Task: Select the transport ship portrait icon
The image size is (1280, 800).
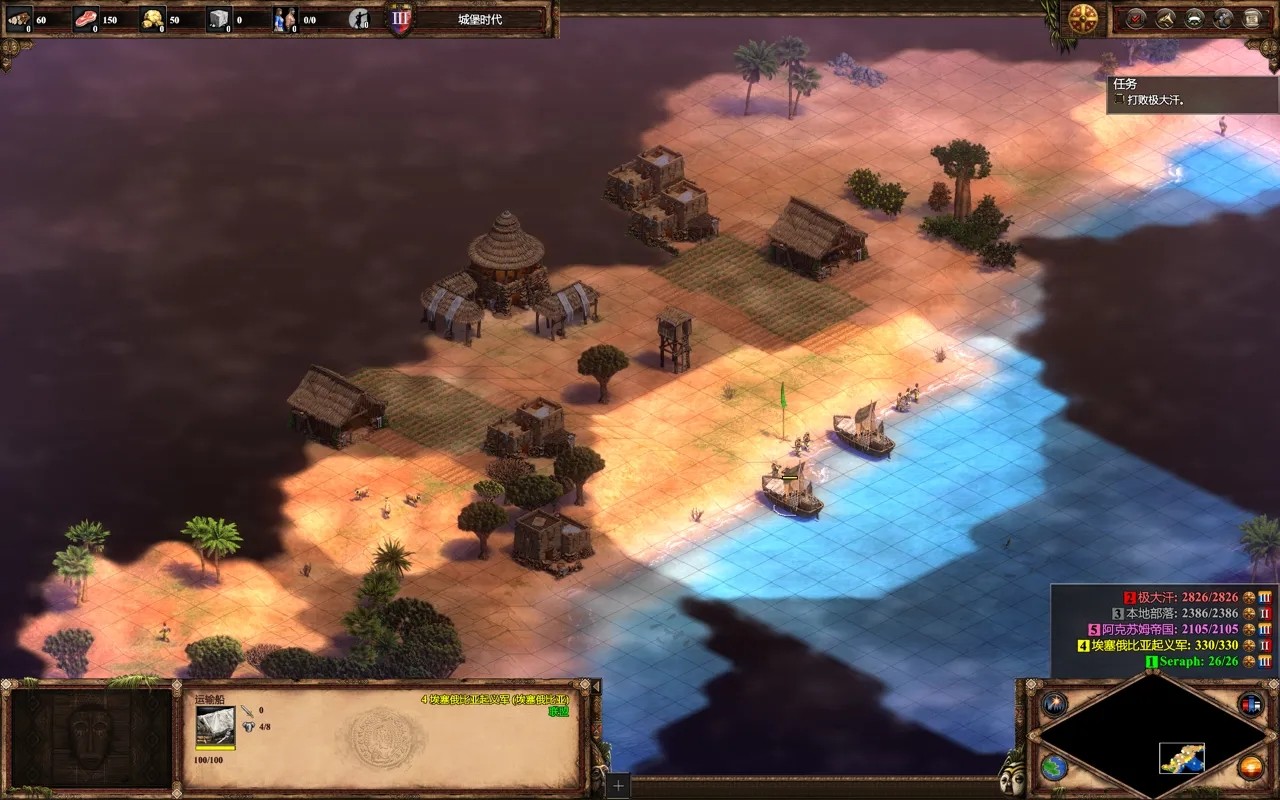Action: click(215, 724)
